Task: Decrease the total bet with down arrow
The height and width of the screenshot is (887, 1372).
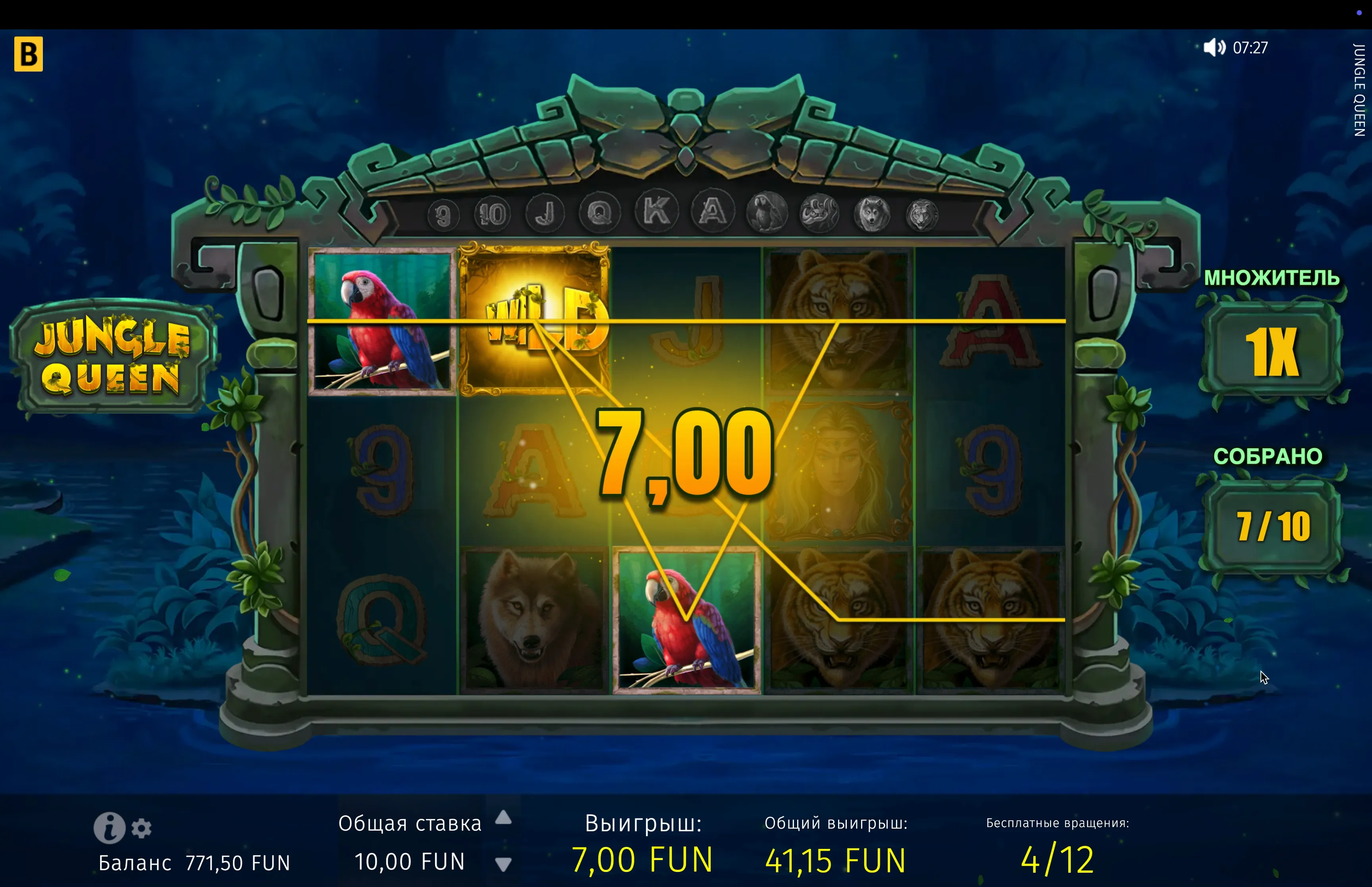Action: (x=503, y=864)
